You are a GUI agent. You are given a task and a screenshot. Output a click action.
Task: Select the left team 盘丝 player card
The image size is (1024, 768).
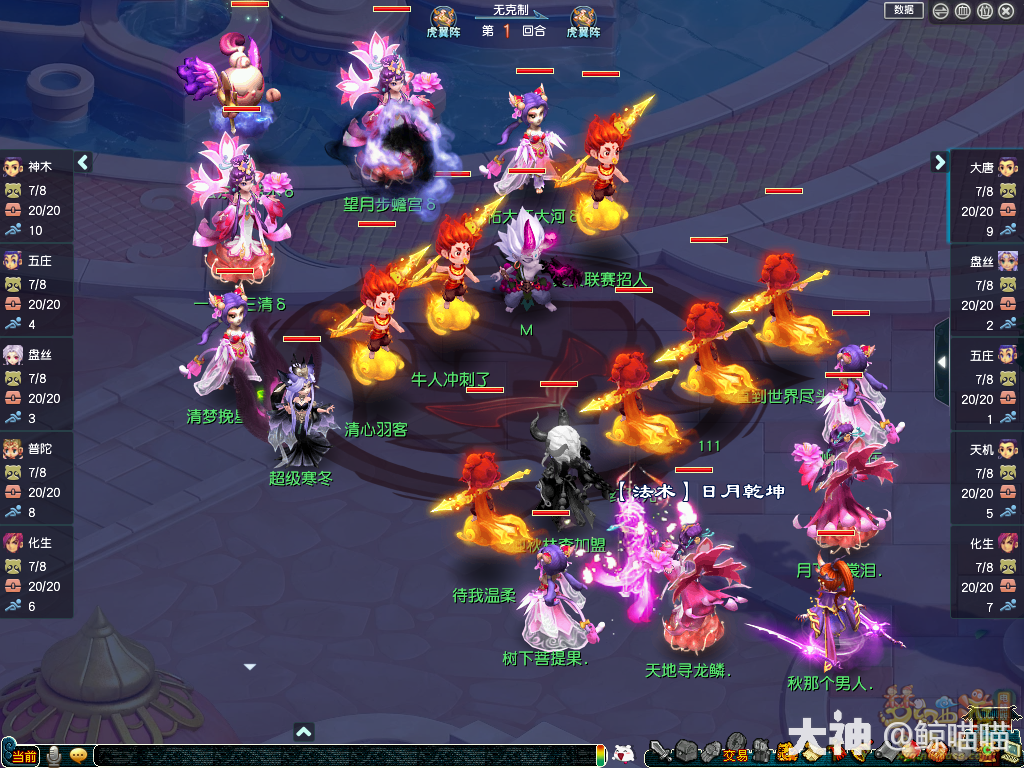(37, 386)
